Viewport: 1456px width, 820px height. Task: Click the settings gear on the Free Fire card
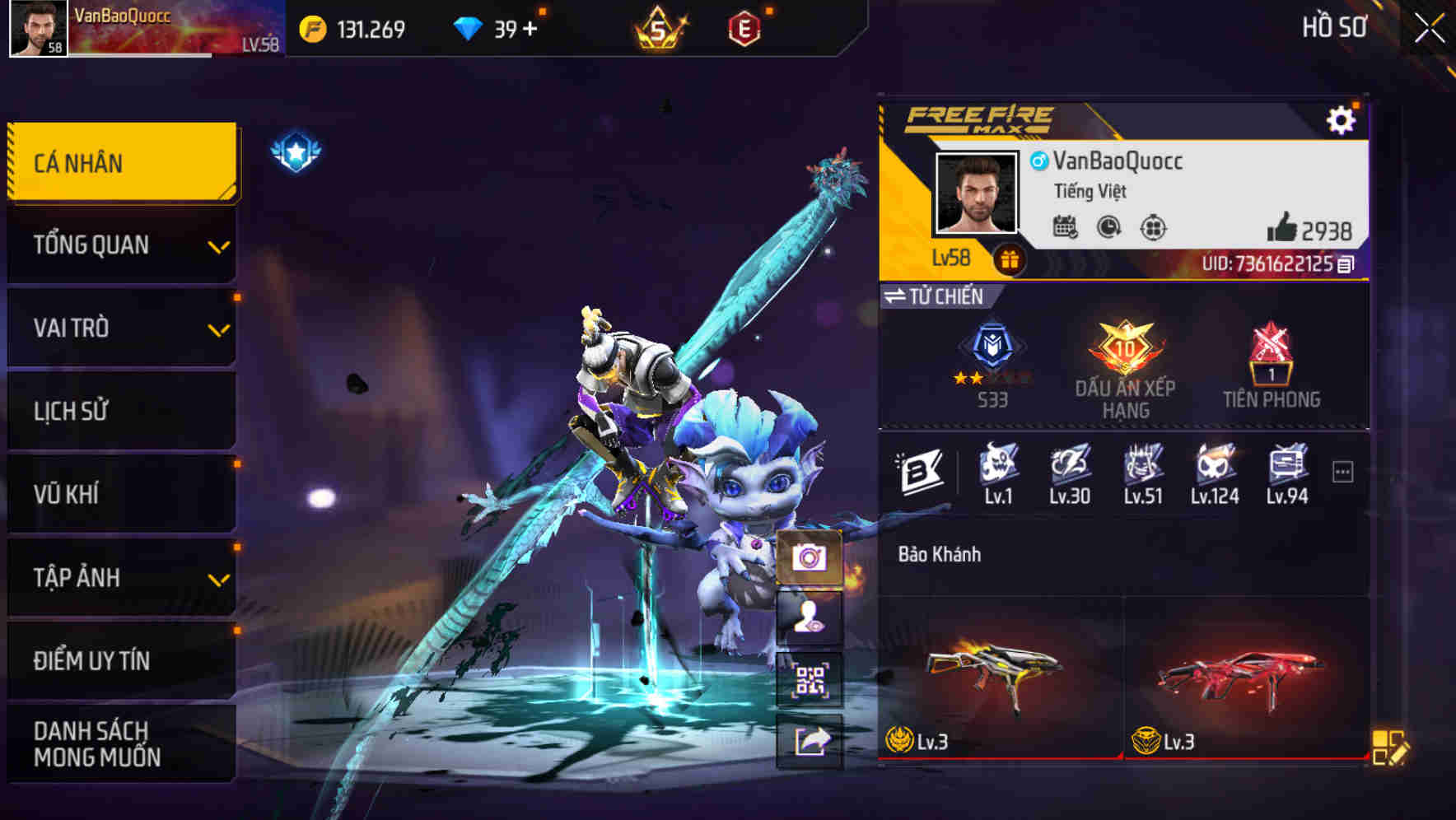(x=1343, y=119)
